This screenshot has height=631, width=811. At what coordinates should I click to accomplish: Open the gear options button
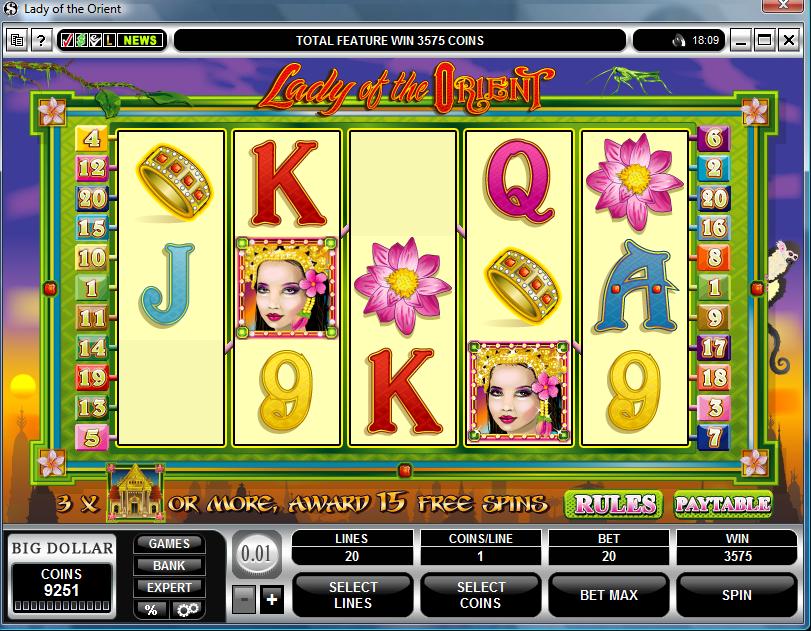point(186,609)
